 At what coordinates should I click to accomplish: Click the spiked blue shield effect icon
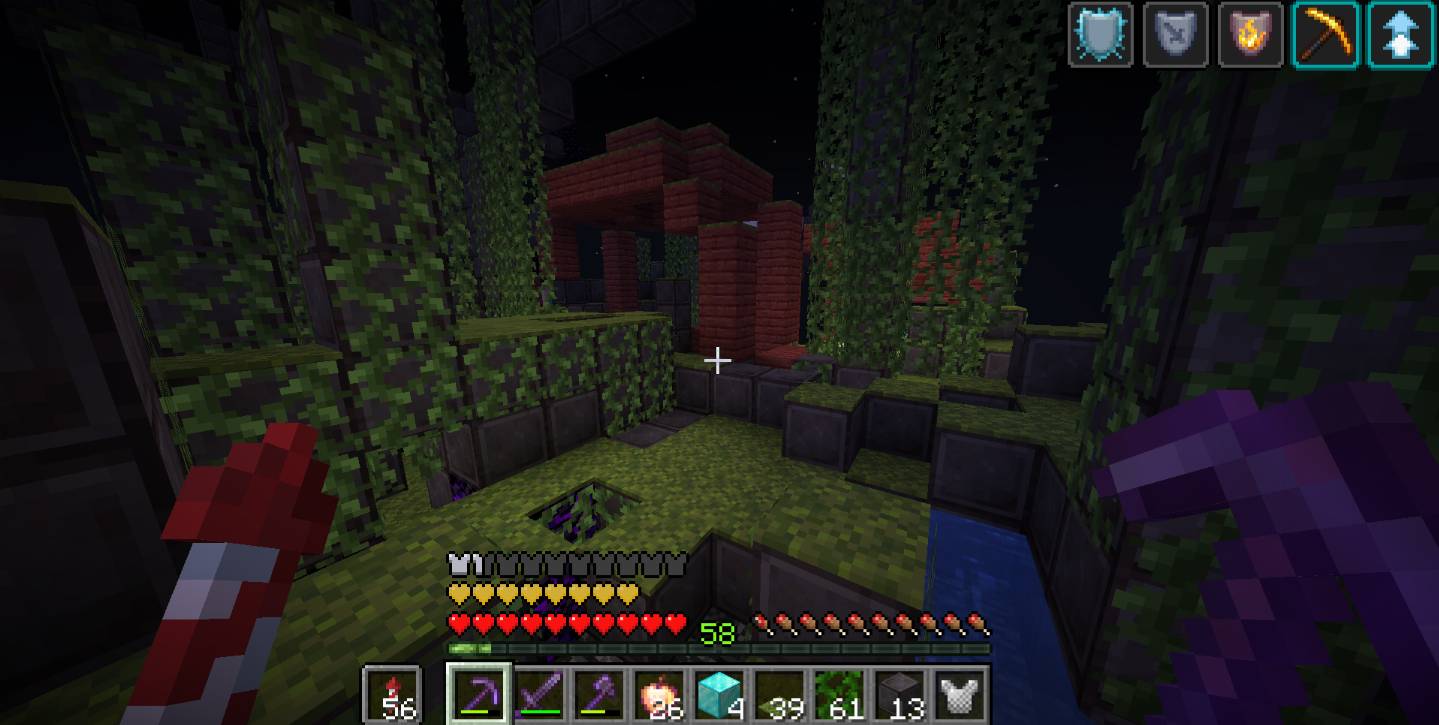click(1100, 35)
